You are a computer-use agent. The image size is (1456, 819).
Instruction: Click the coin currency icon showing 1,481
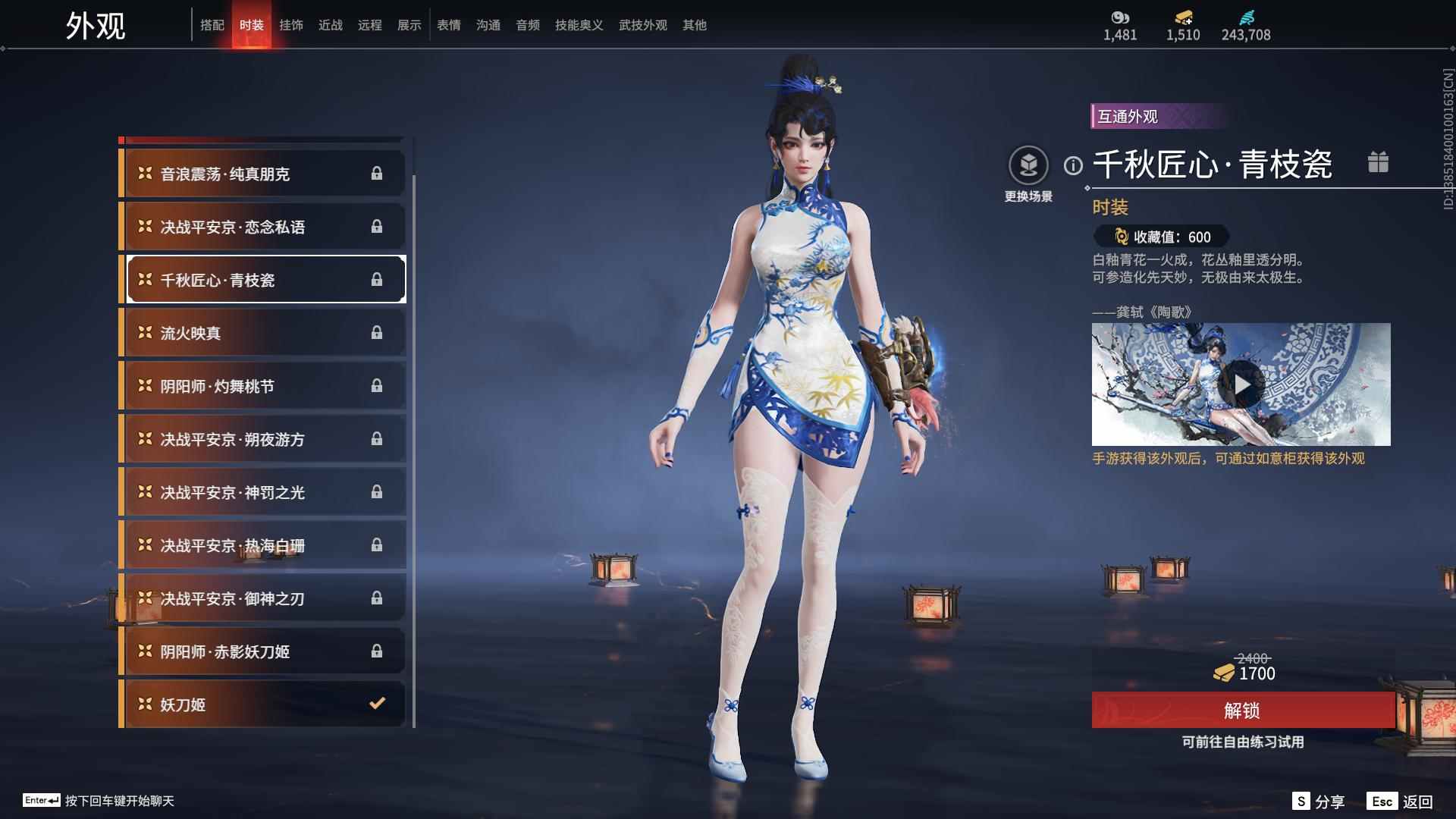click(x=1122, y=15)
